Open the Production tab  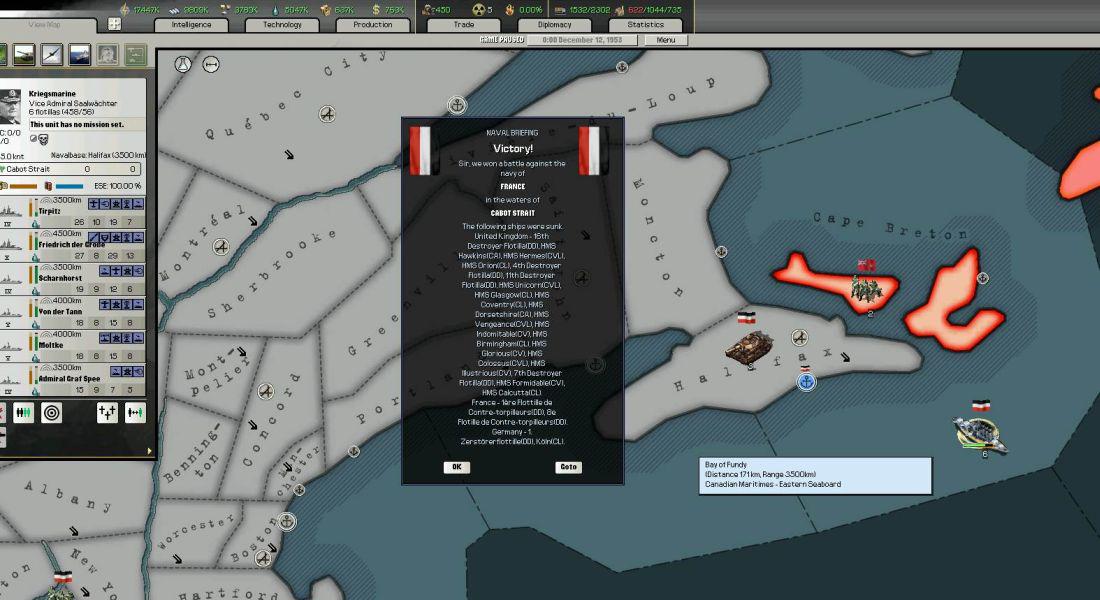(372, 24)
